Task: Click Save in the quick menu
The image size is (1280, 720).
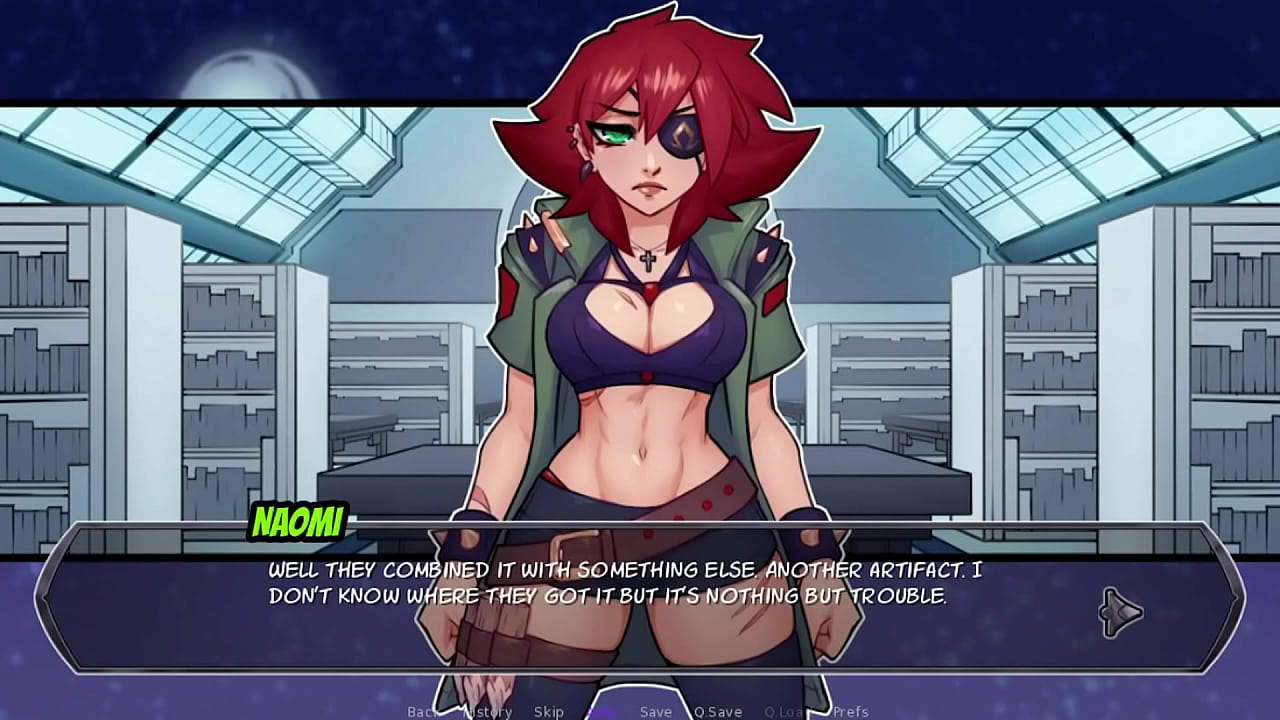Action: 654,712
